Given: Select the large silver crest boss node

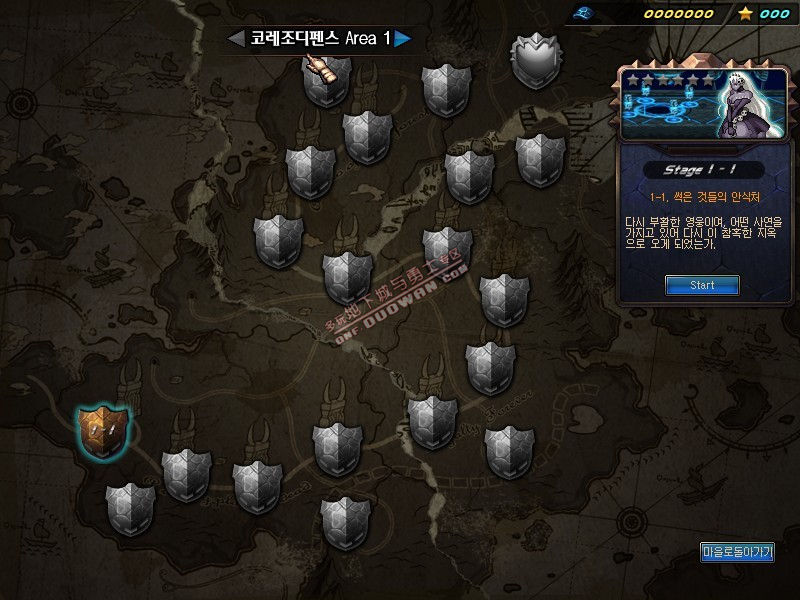Looking at the screenshot, I should click(538, 60).
